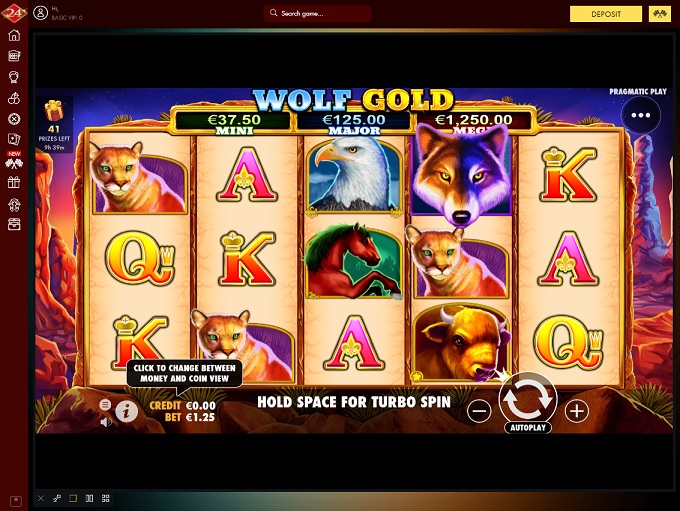Focus the Search game field
The image size is (680, 511).
318,14
